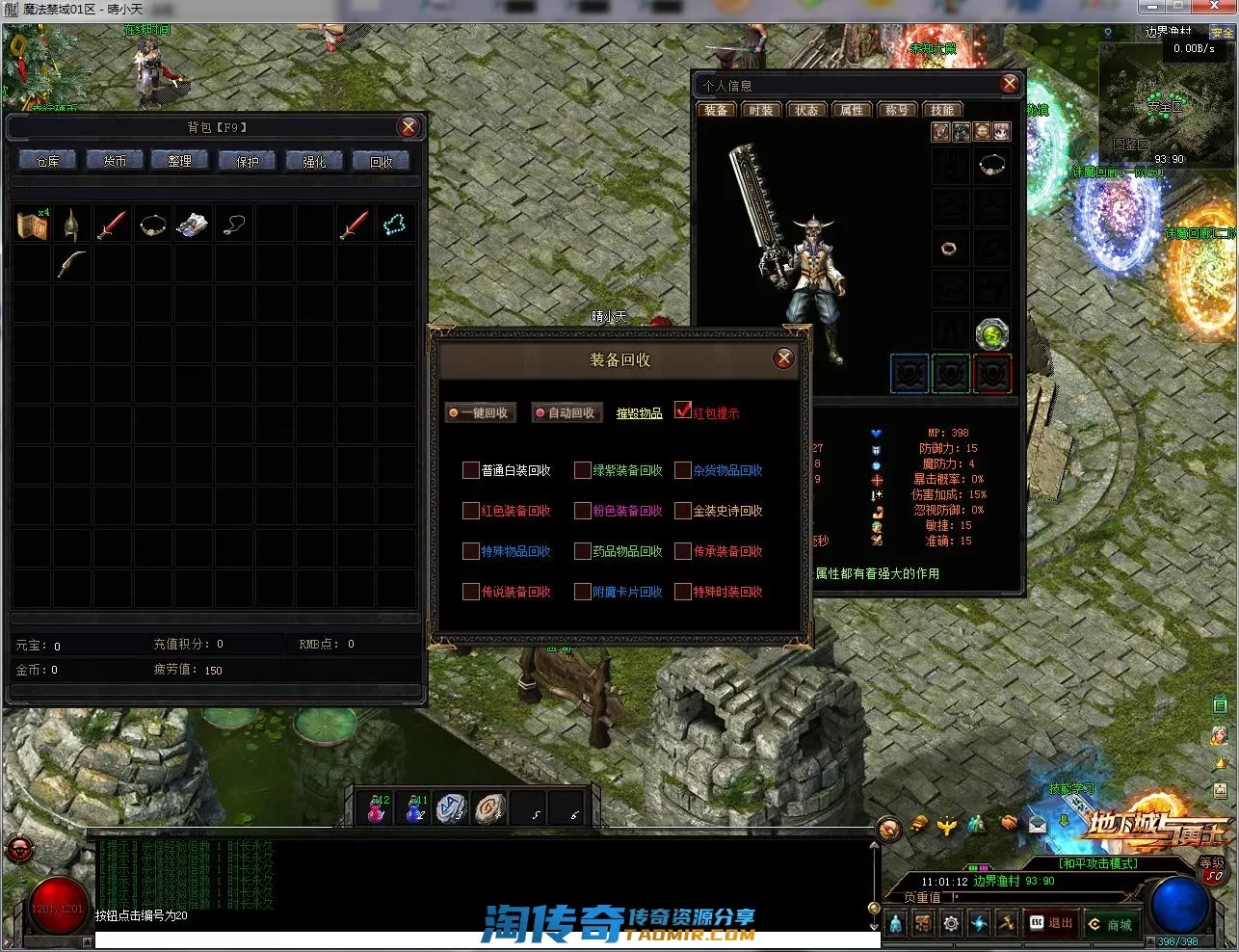The height and width of the screenshot is (952, 1239).
Task: Switch to the 技能 tab in 个人信息
Action: pyautogui.click(x=942, y=110)
